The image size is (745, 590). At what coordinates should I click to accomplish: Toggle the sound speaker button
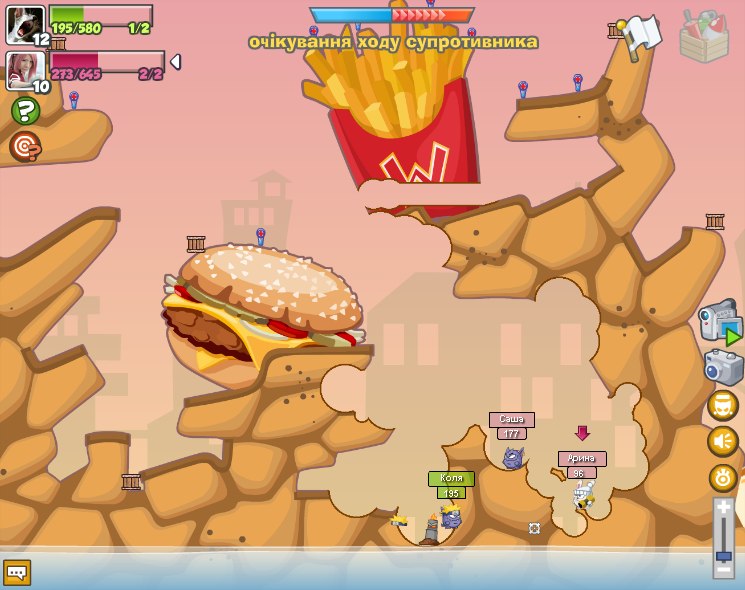tap(722, 441)
